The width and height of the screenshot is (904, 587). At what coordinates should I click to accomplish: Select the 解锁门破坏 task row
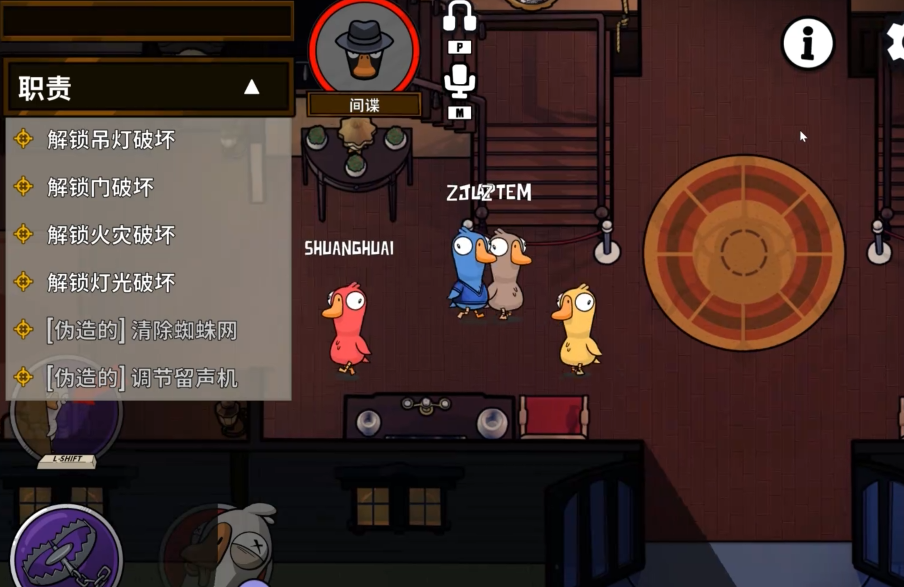tap(100, 187)
